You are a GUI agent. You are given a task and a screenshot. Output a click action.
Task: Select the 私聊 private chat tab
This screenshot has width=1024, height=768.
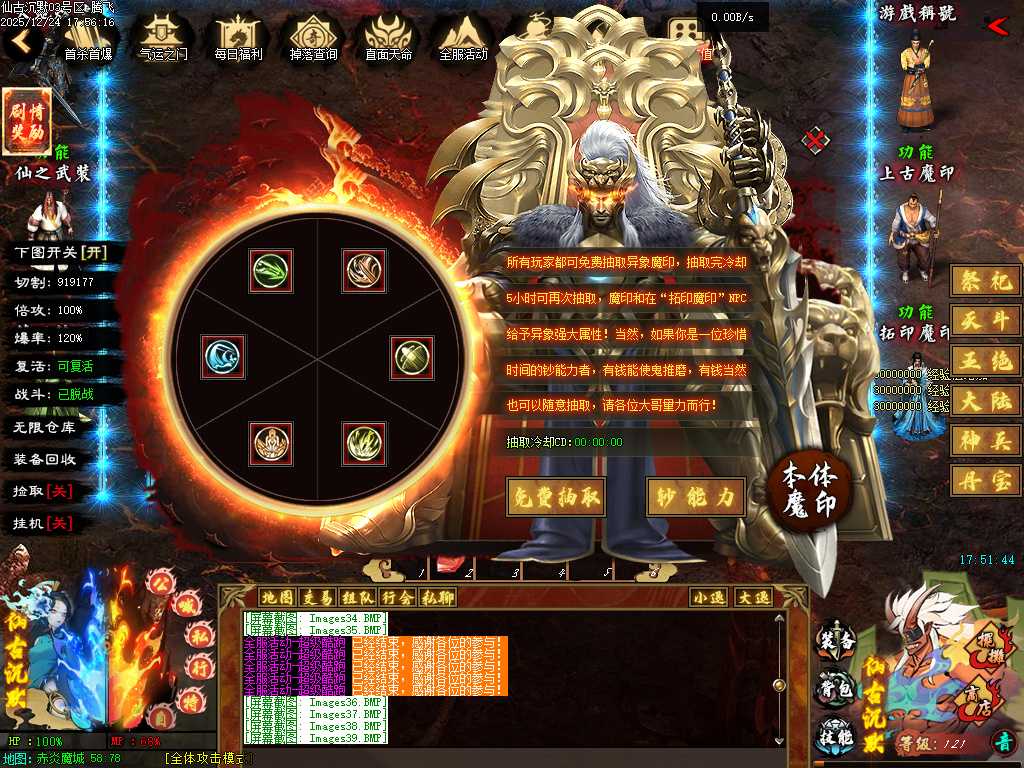pos(437,597)
